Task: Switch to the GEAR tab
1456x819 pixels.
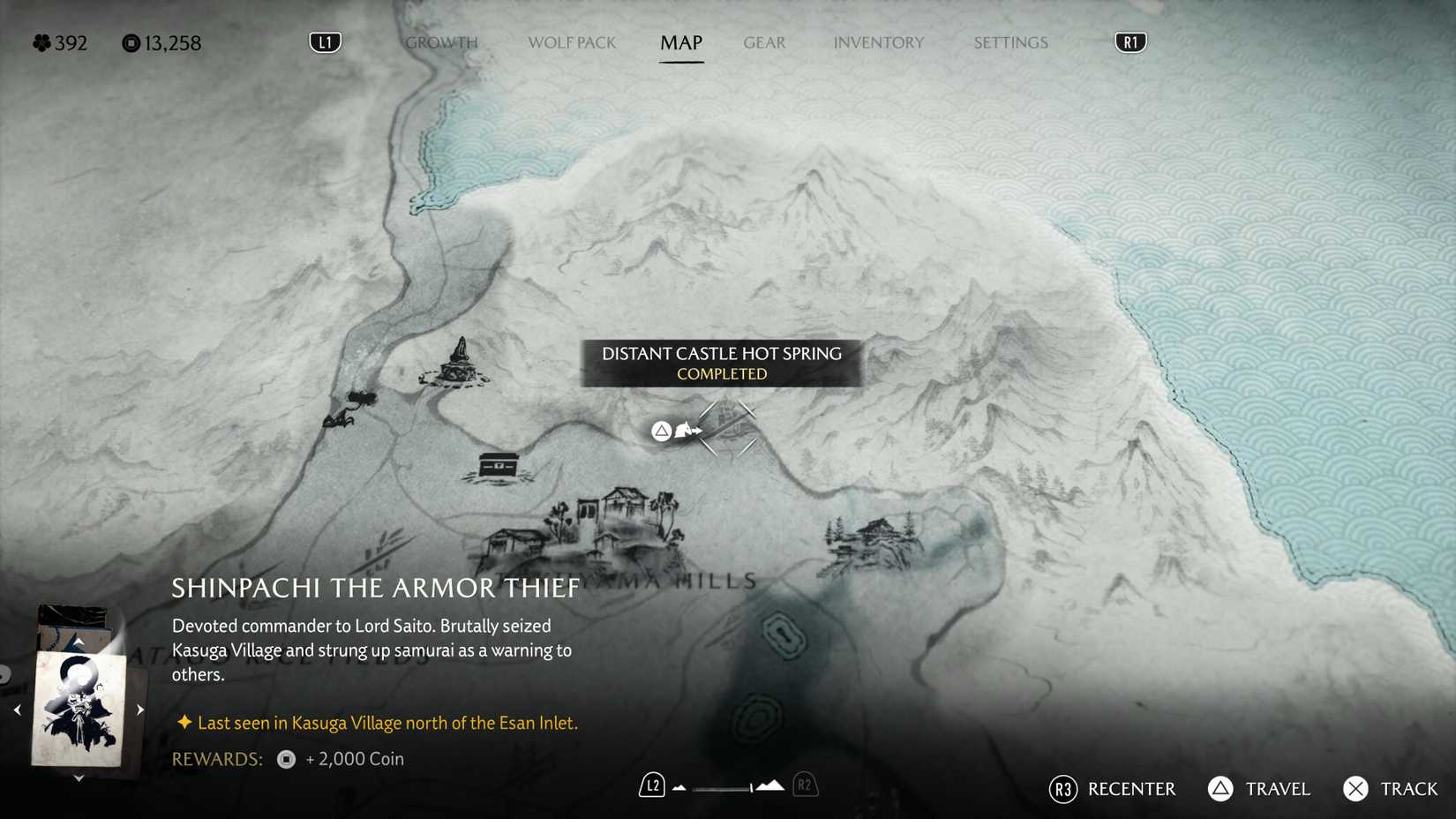Action: 763,41
